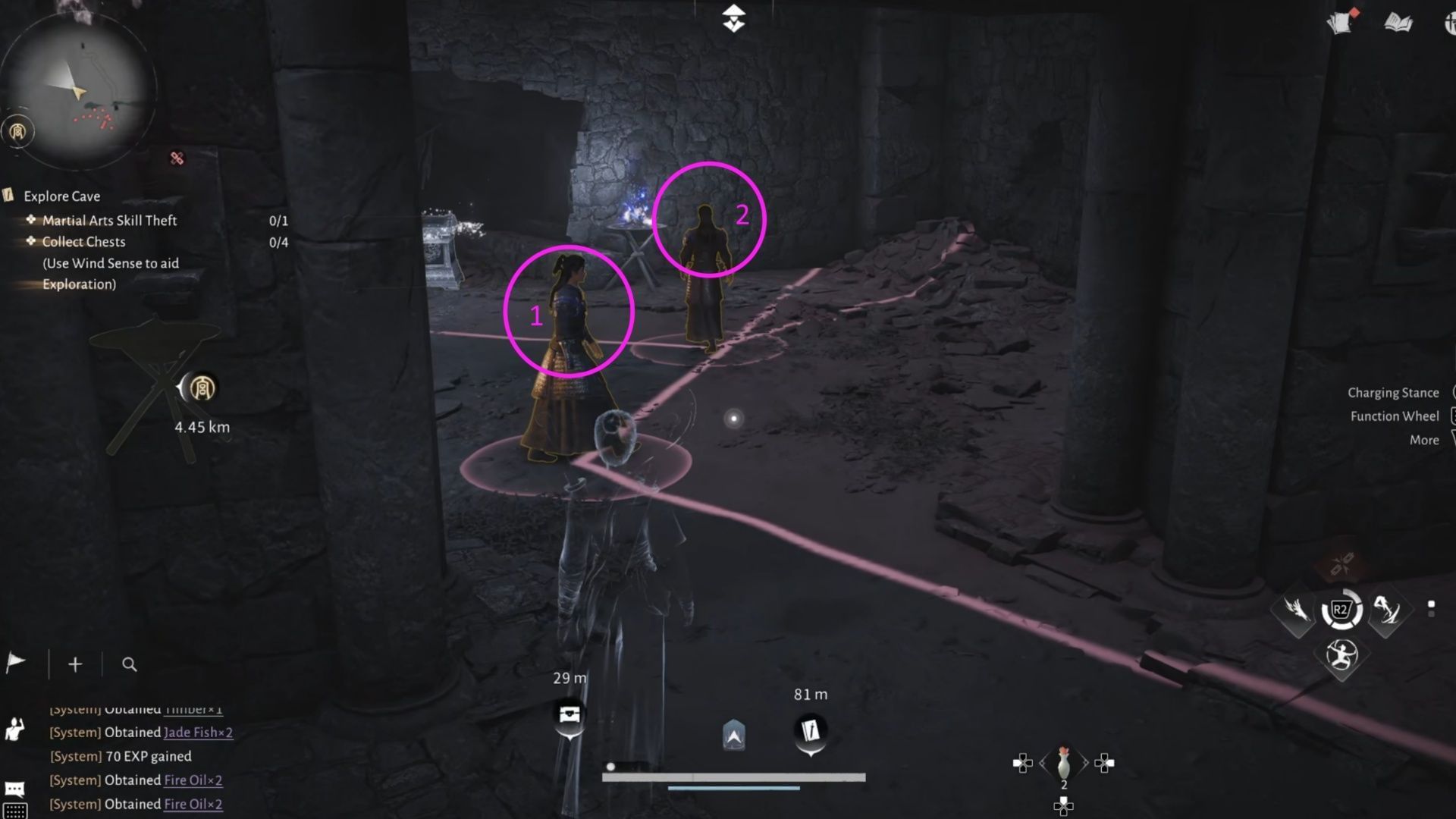The image size is (1456, 819).
Task: Open the search magnifier in the chat bar
Action: [129, 664]
